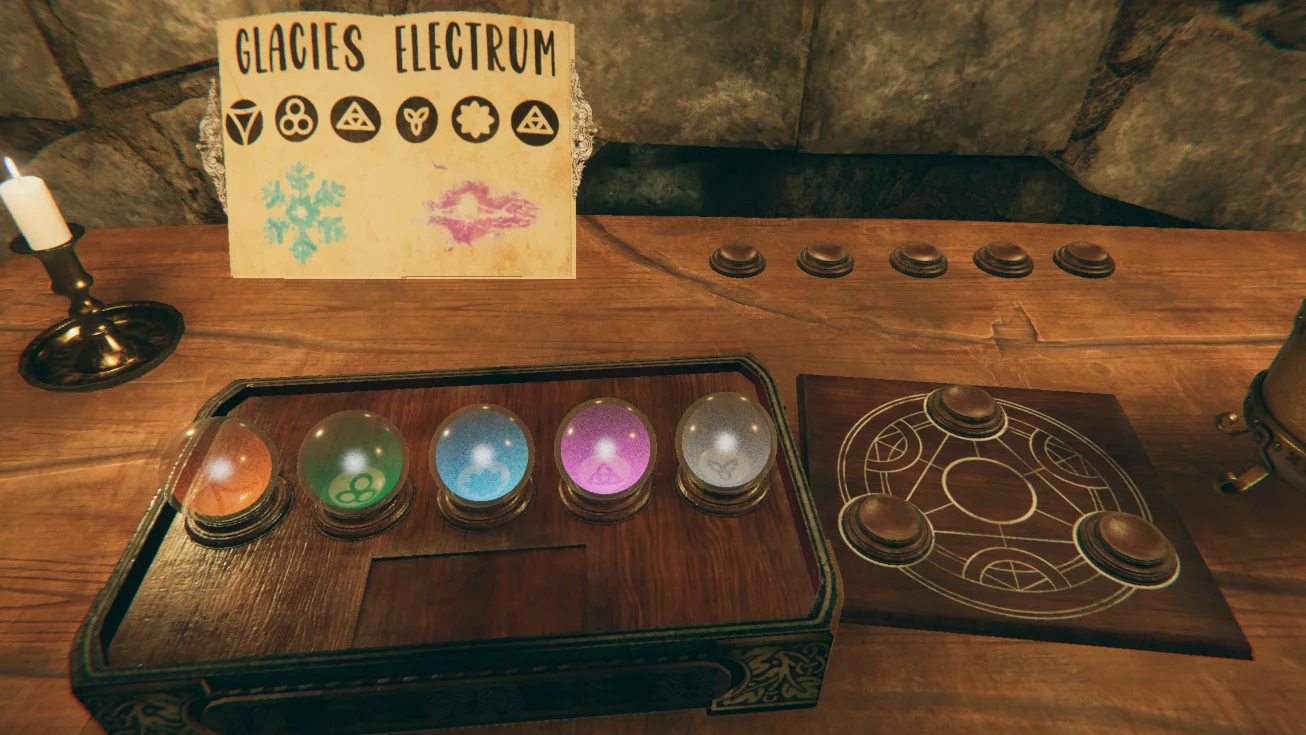Grab the pink orb with triangle symbol
Viewport: 1306px width, 735px height.
[605, 449]
